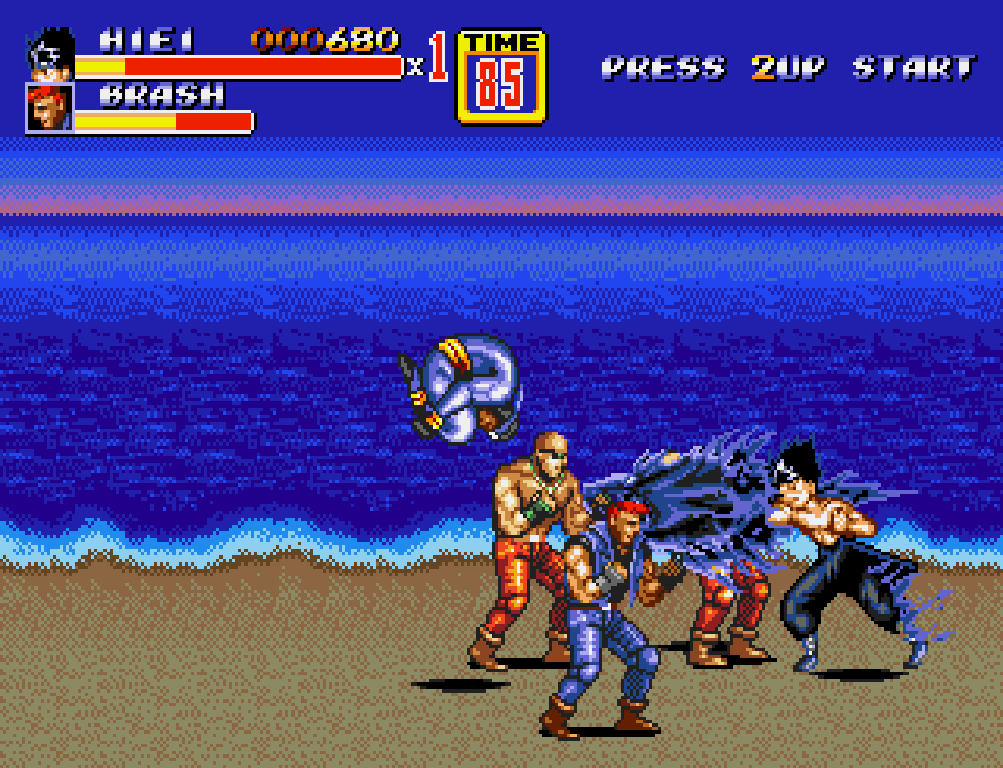
Task: Click Hiei's player portrait
Action: pyautogui.click(x=49, y=56)
